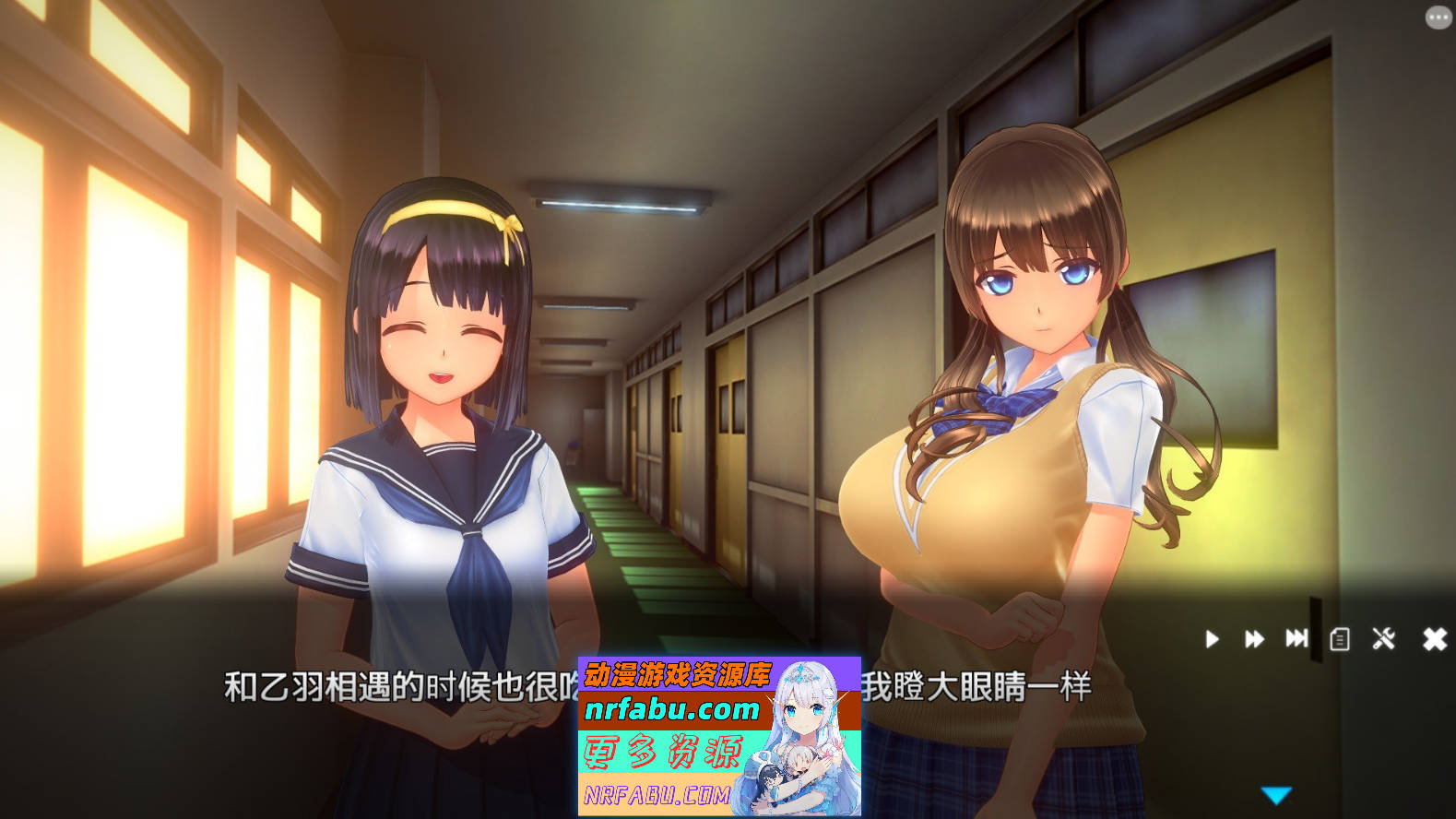Screen dimensions: 1456x819
Task: Open settings via the wrench-and-screwdriver icon
Action: tap(1383, 639)
